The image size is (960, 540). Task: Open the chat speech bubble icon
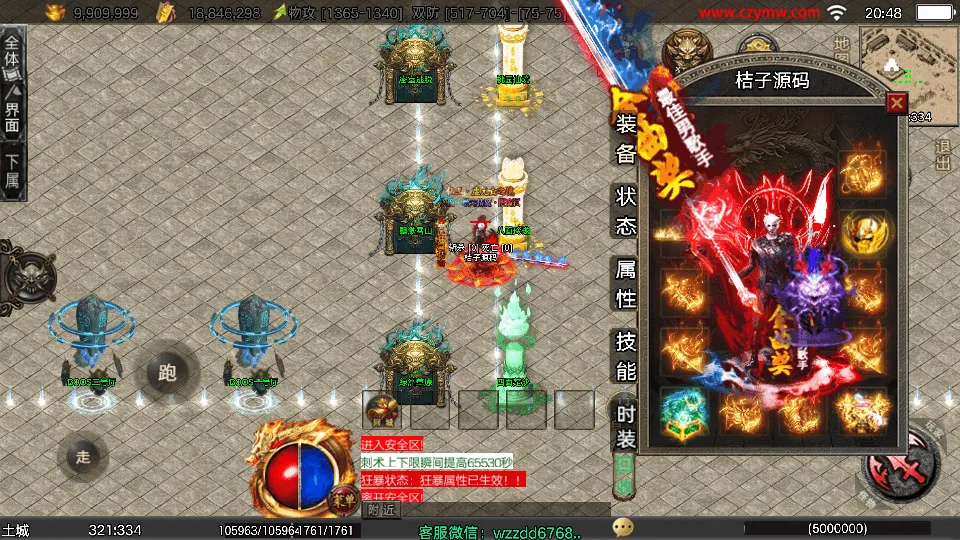pyautogui.click(x=623, y=527)
